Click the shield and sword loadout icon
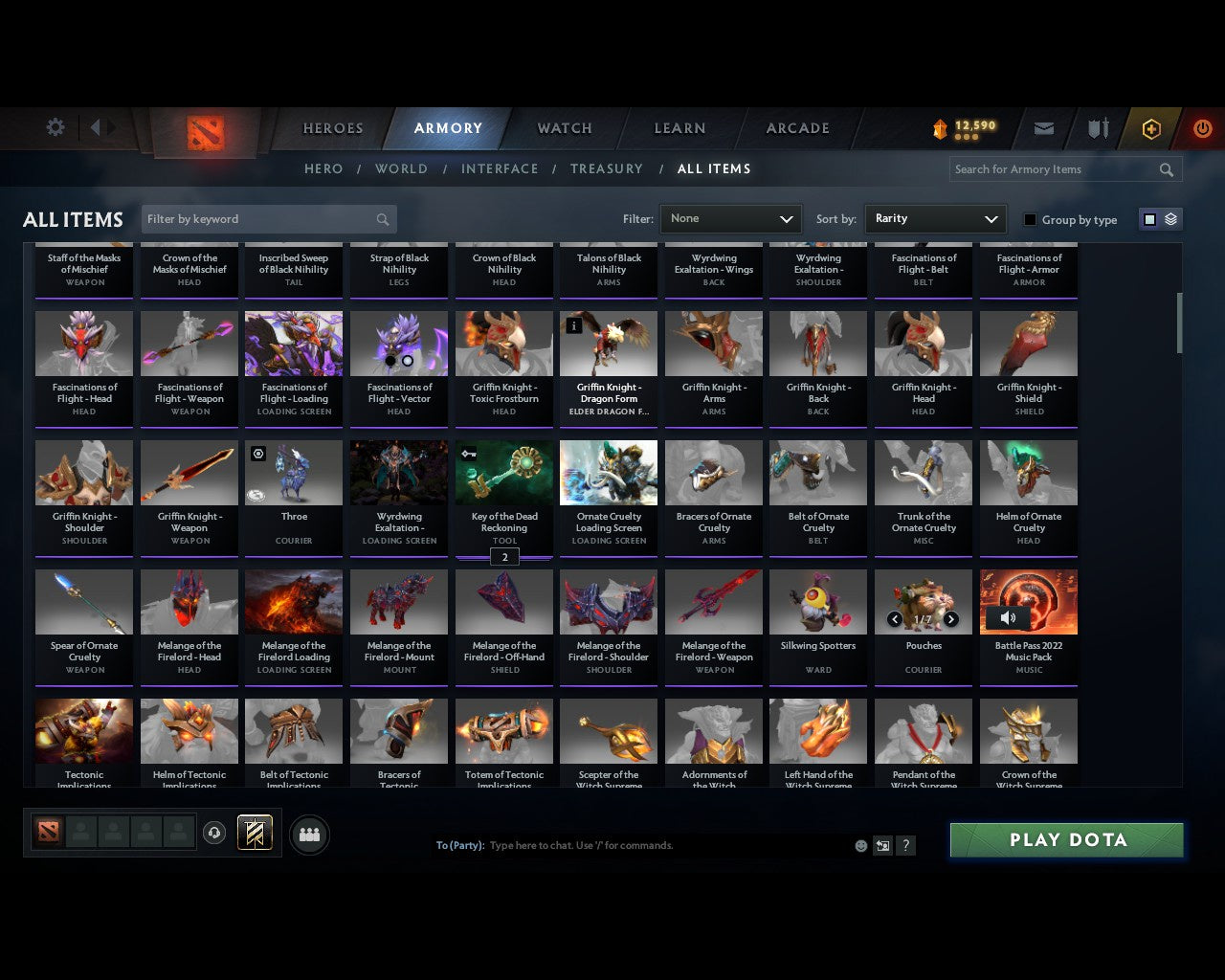 (1097, 128)
